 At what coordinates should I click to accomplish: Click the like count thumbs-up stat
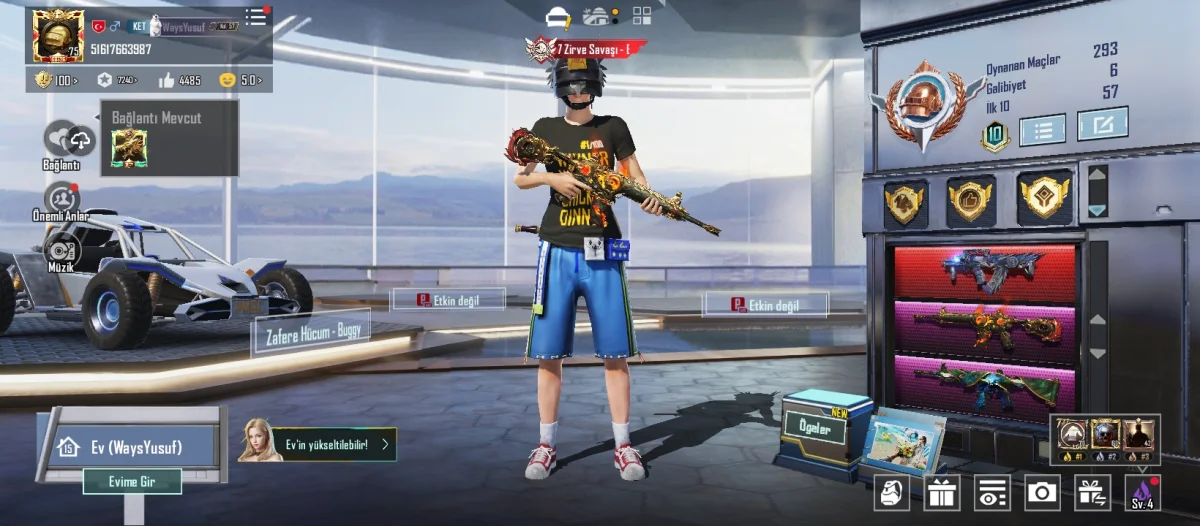pos(179,80)
